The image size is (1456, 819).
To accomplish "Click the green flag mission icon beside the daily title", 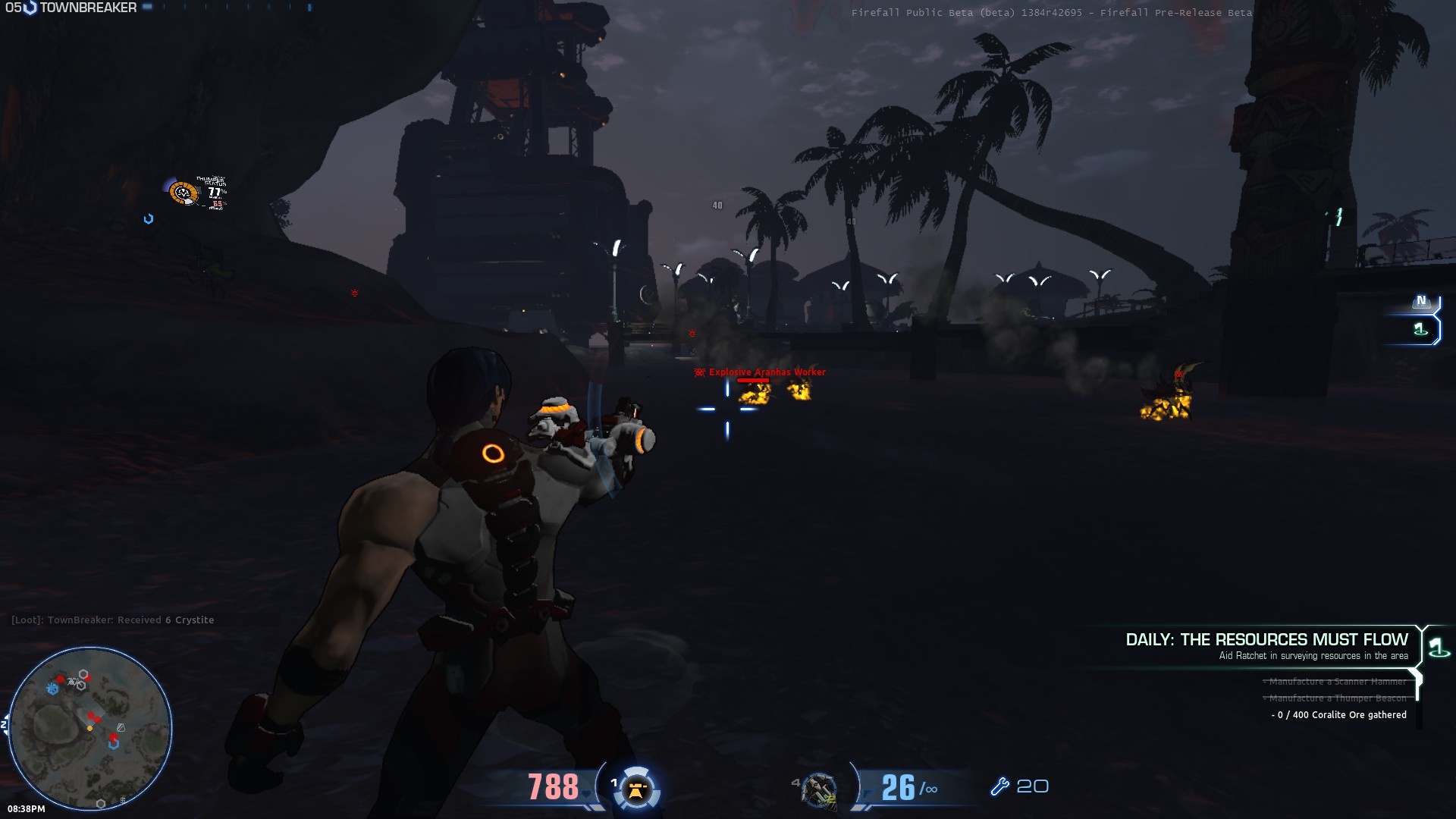I will (x=1438, y=647).
